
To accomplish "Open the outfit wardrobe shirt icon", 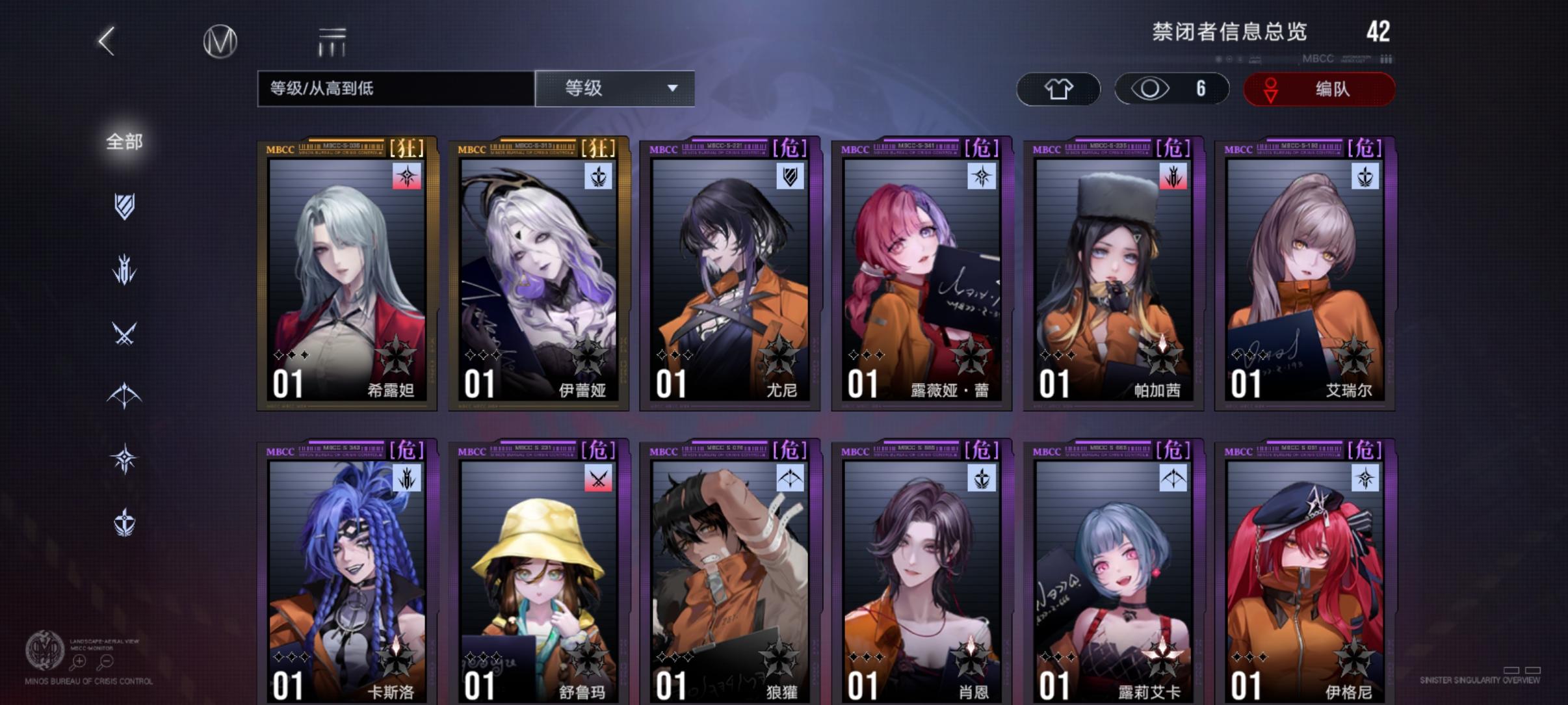I will pos(1058,88).
